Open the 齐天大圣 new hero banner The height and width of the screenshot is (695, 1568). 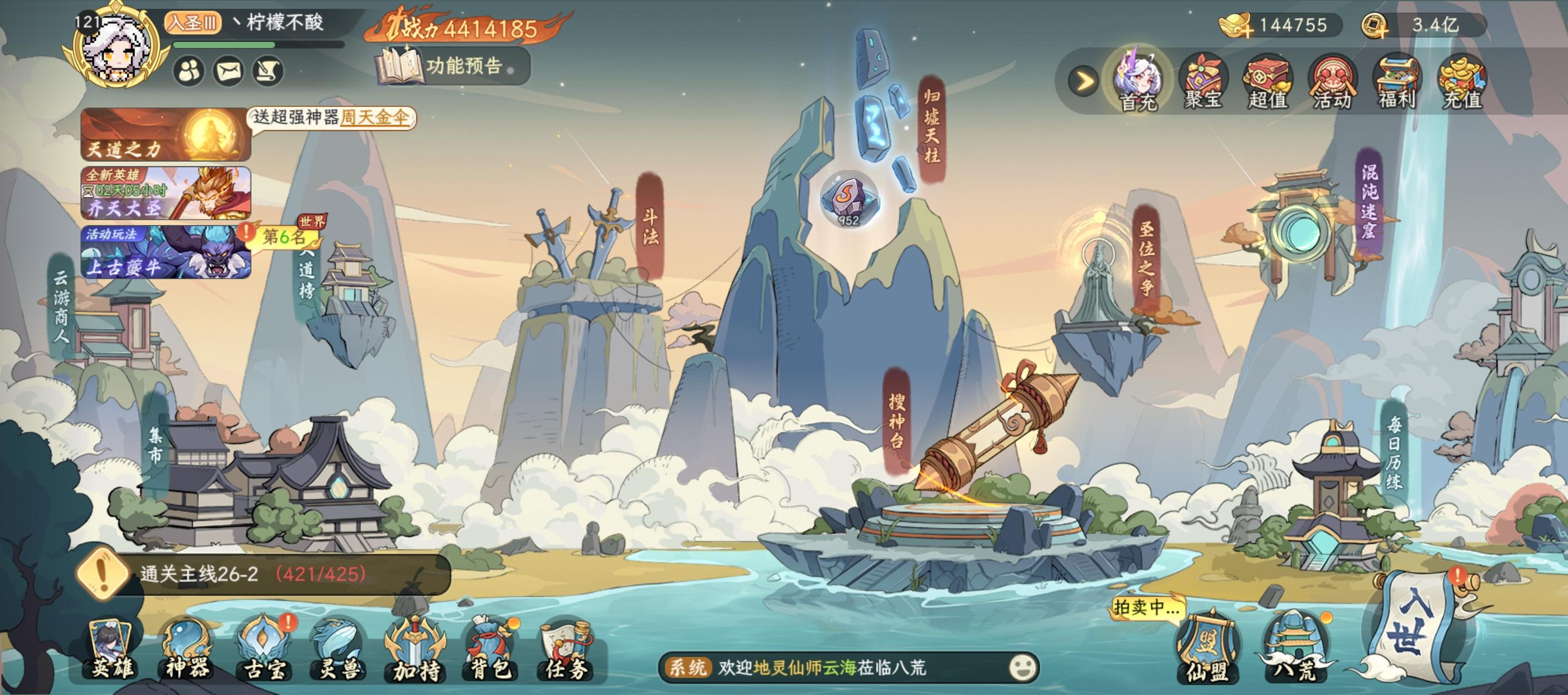(x=165, y=193)
